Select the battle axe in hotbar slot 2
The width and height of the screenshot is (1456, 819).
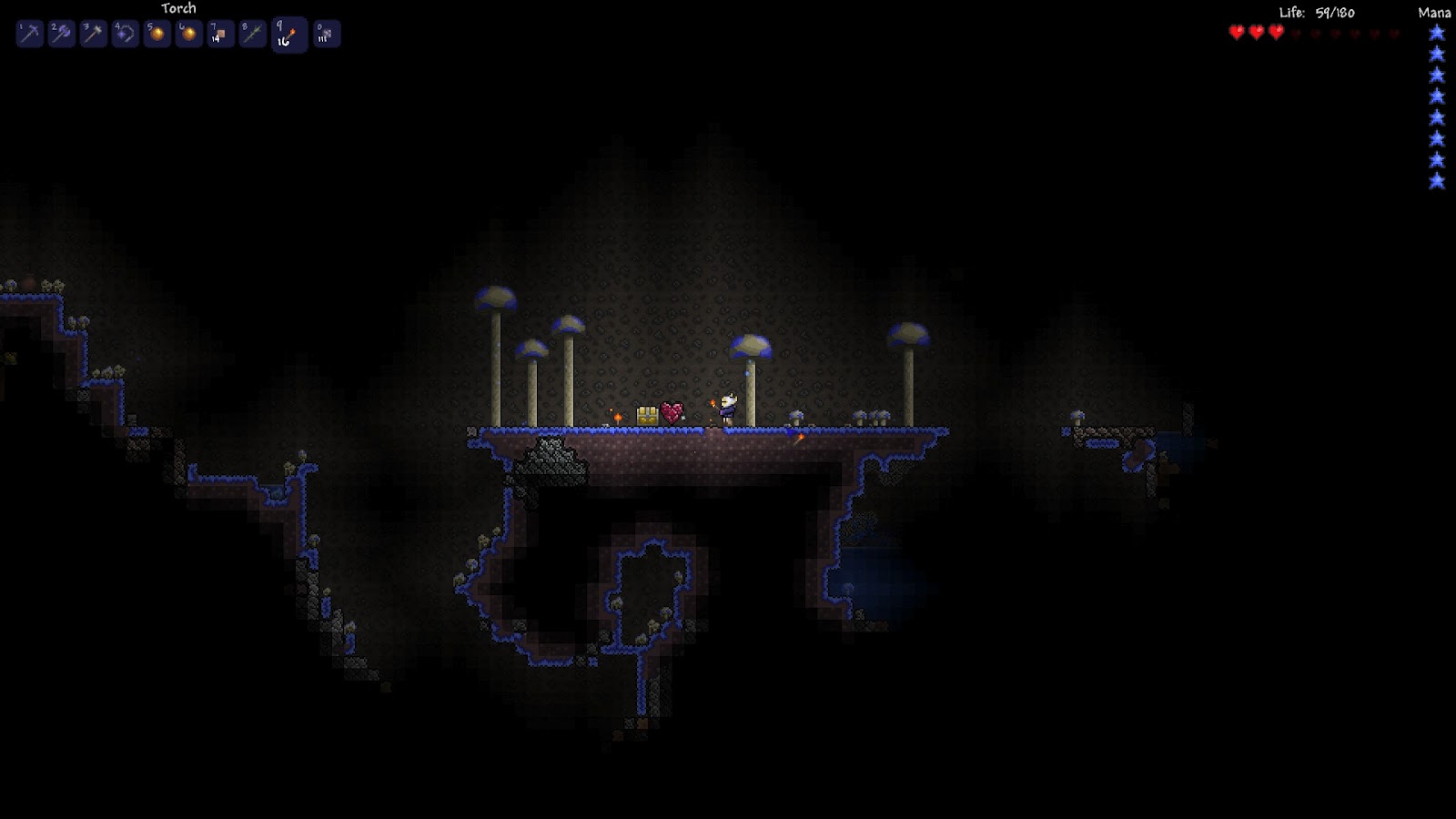[x=62, y=34]
